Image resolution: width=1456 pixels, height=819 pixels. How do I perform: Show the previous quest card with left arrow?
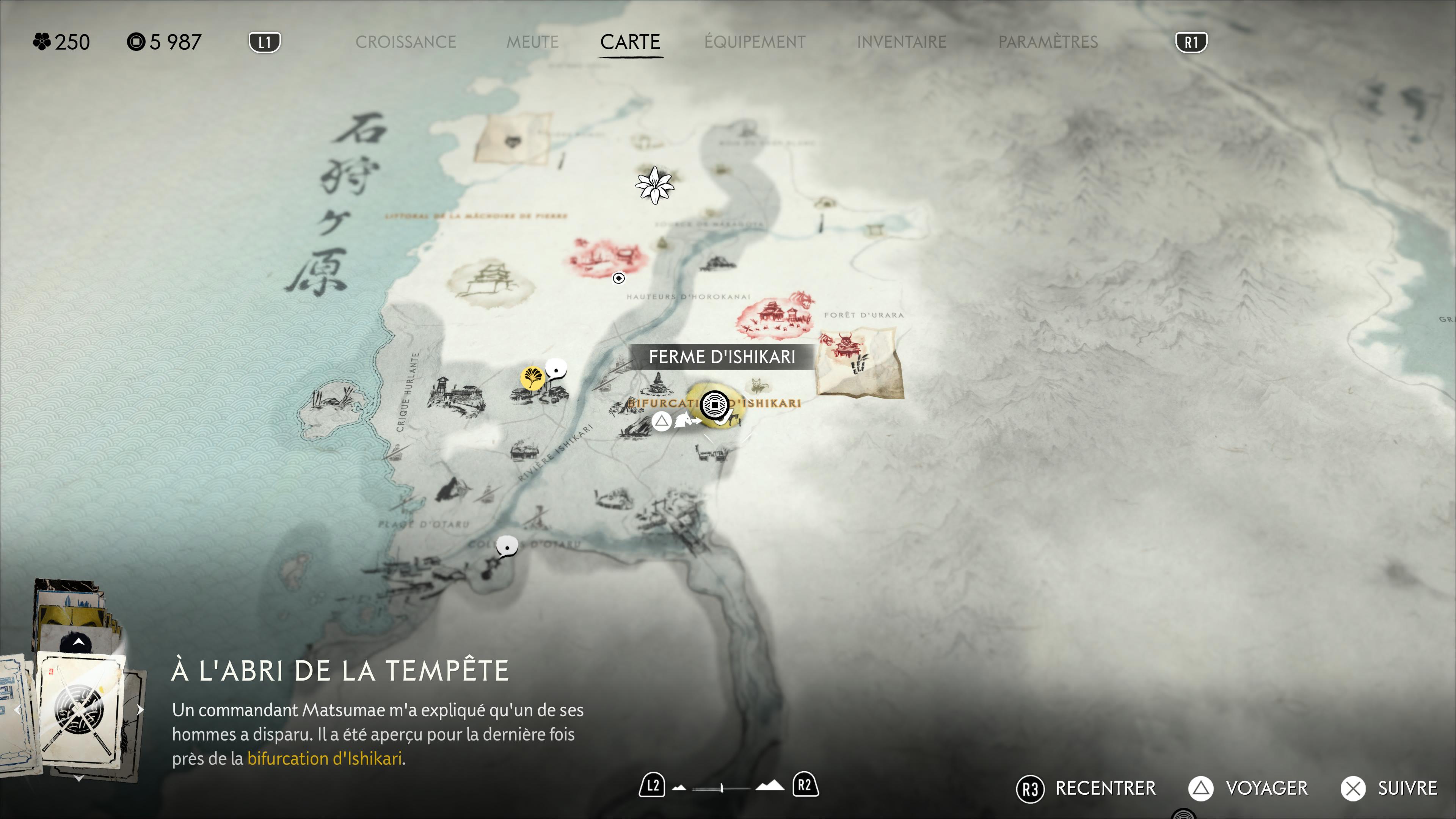click(17, 710)
